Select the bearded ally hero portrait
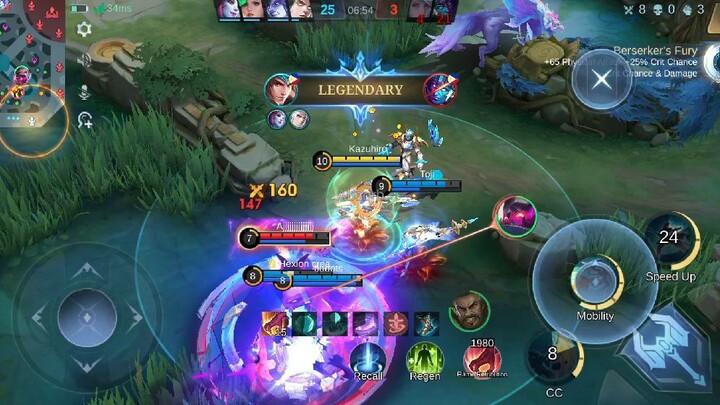The height and width of the screenshot is (405, 720). coord(468,311)
